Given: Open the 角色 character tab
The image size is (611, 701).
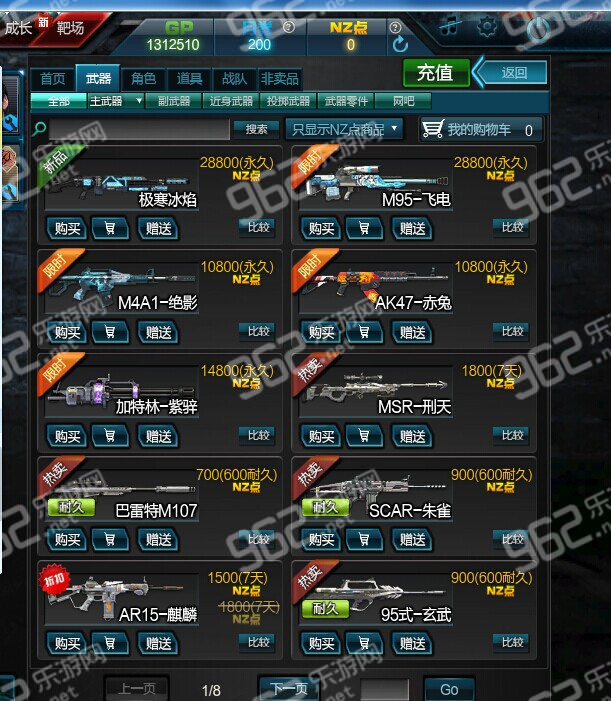Looking at the screenshot, I should 143,79.
